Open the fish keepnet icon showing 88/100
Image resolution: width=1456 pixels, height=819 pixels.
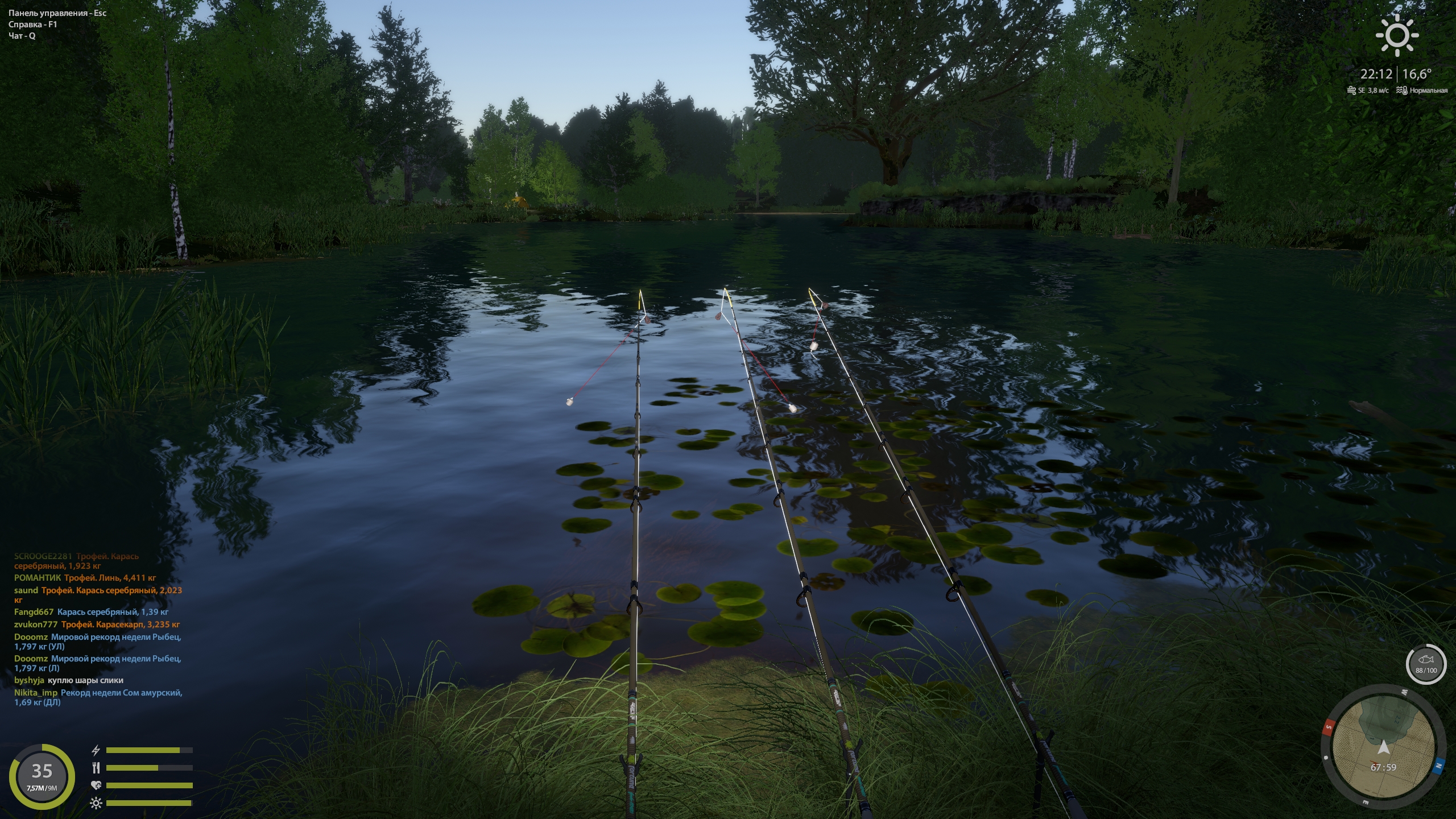coord(1425,664)
